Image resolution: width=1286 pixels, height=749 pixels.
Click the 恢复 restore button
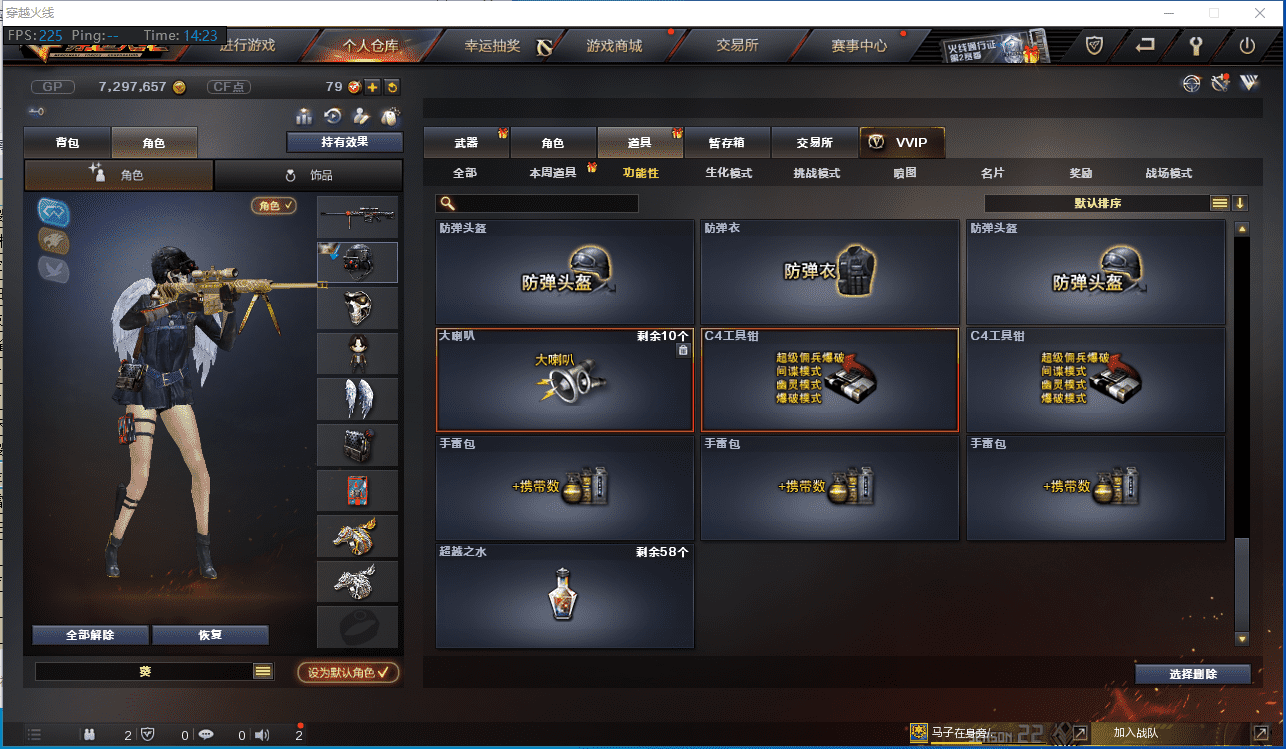click(x=210, y=635)
